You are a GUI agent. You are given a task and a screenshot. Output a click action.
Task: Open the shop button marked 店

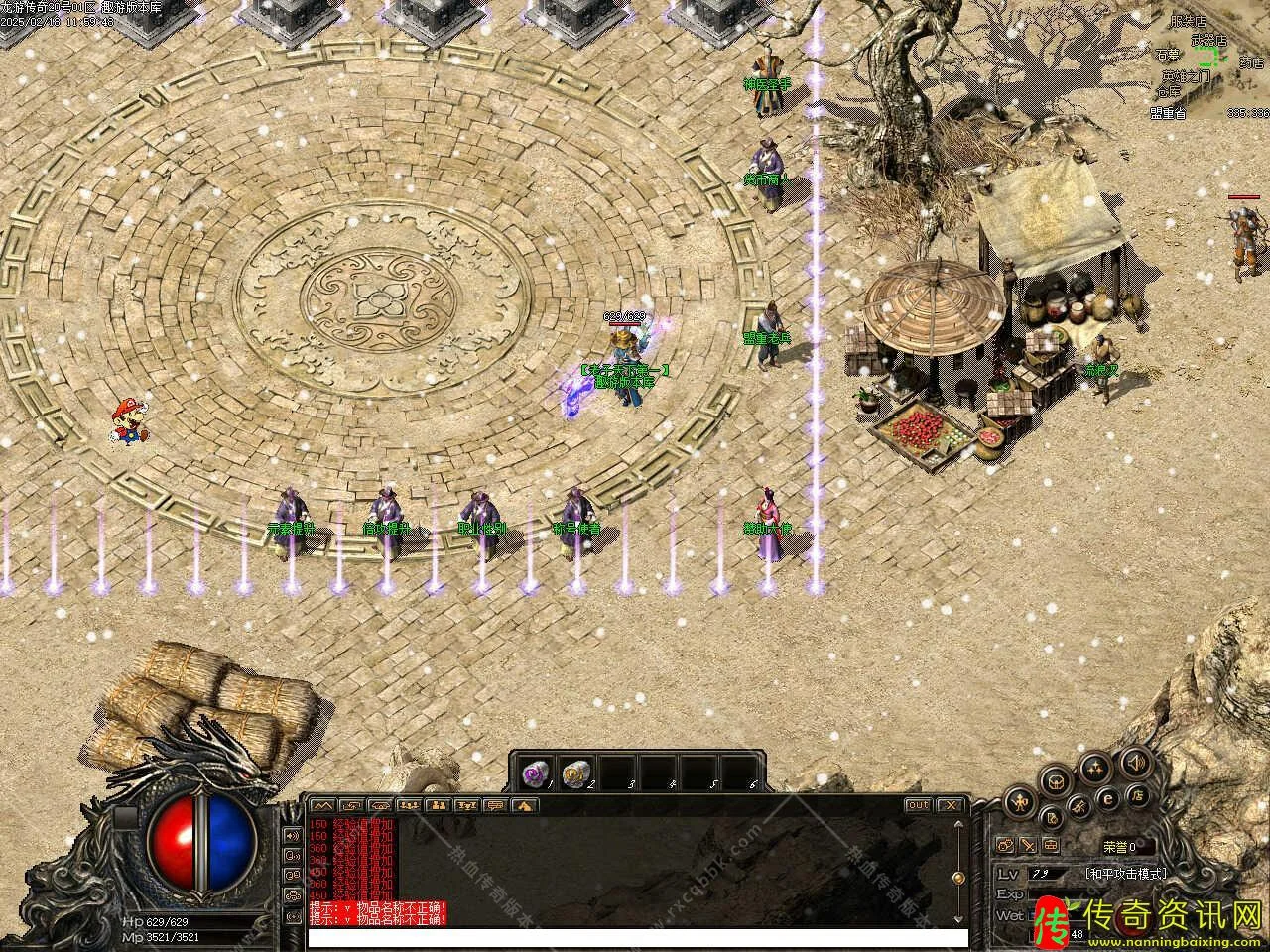coord(1140,795)
